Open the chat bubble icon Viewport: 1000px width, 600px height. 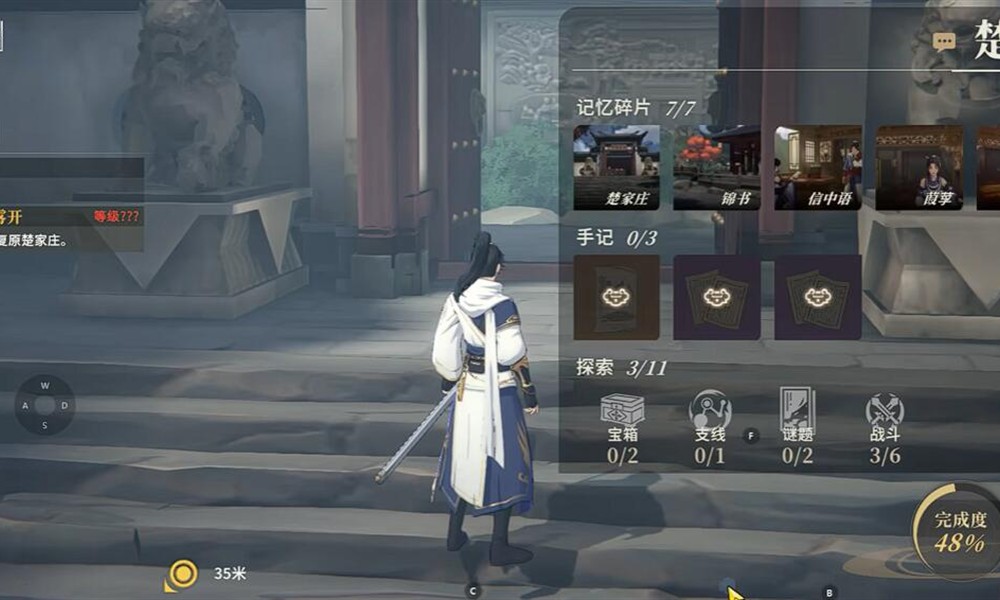coord(944,42)
